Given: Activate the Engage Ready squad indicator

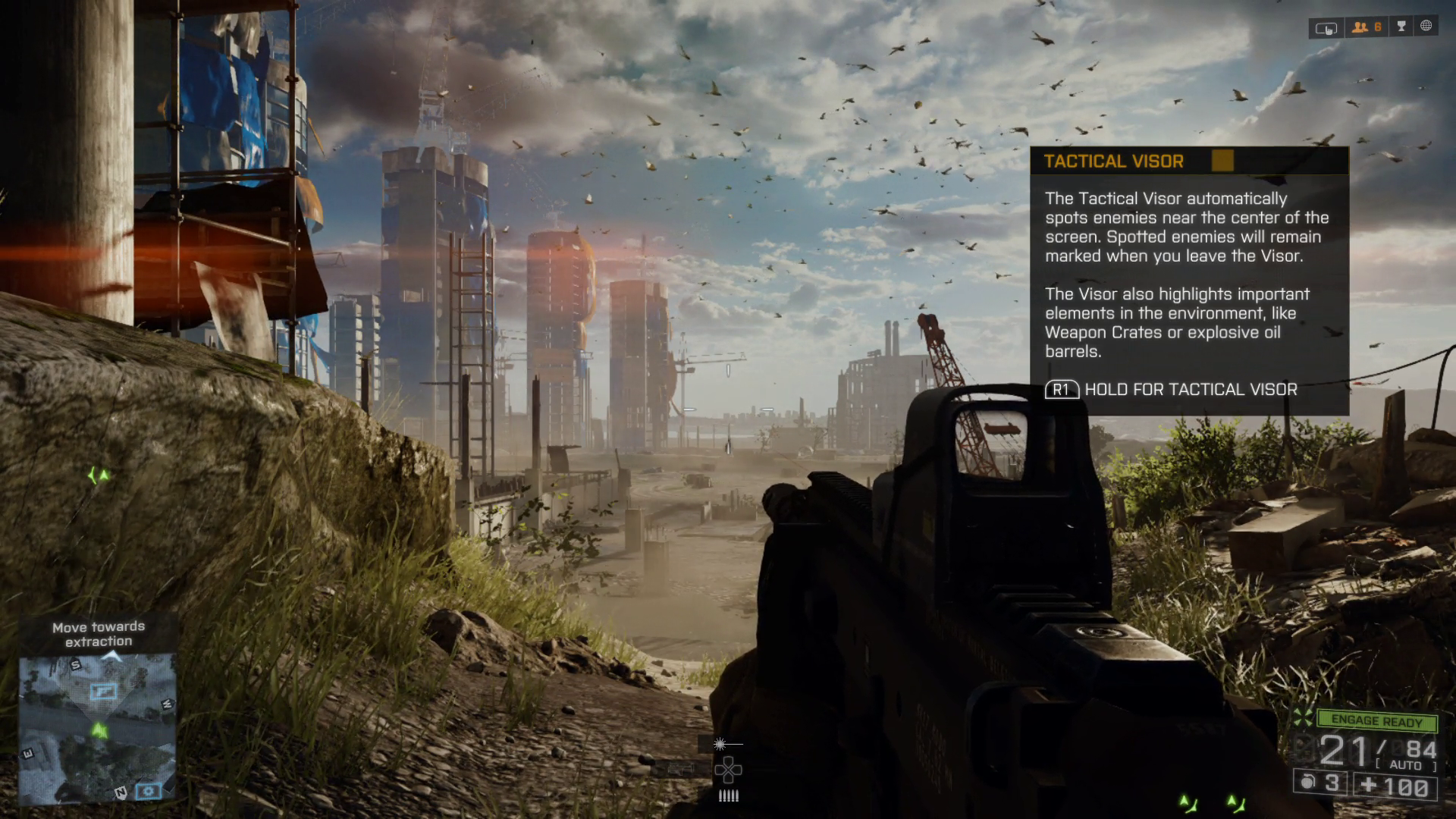Looking at the screenshot, I should click(1376, 720).
